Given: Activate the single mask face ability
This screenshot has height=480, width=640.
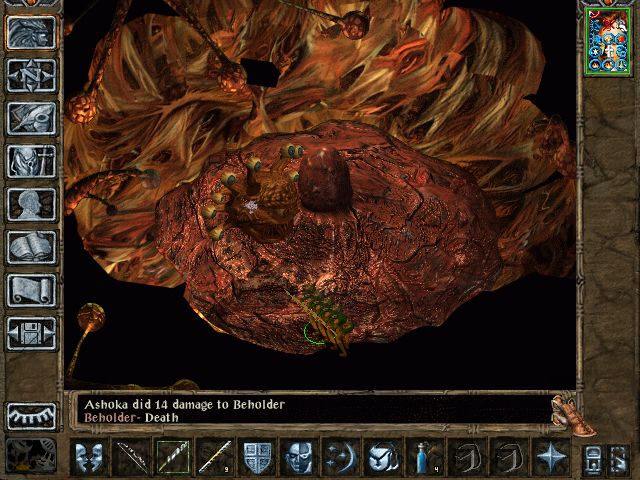Looking at the screenshot, I should click(299, 457).
